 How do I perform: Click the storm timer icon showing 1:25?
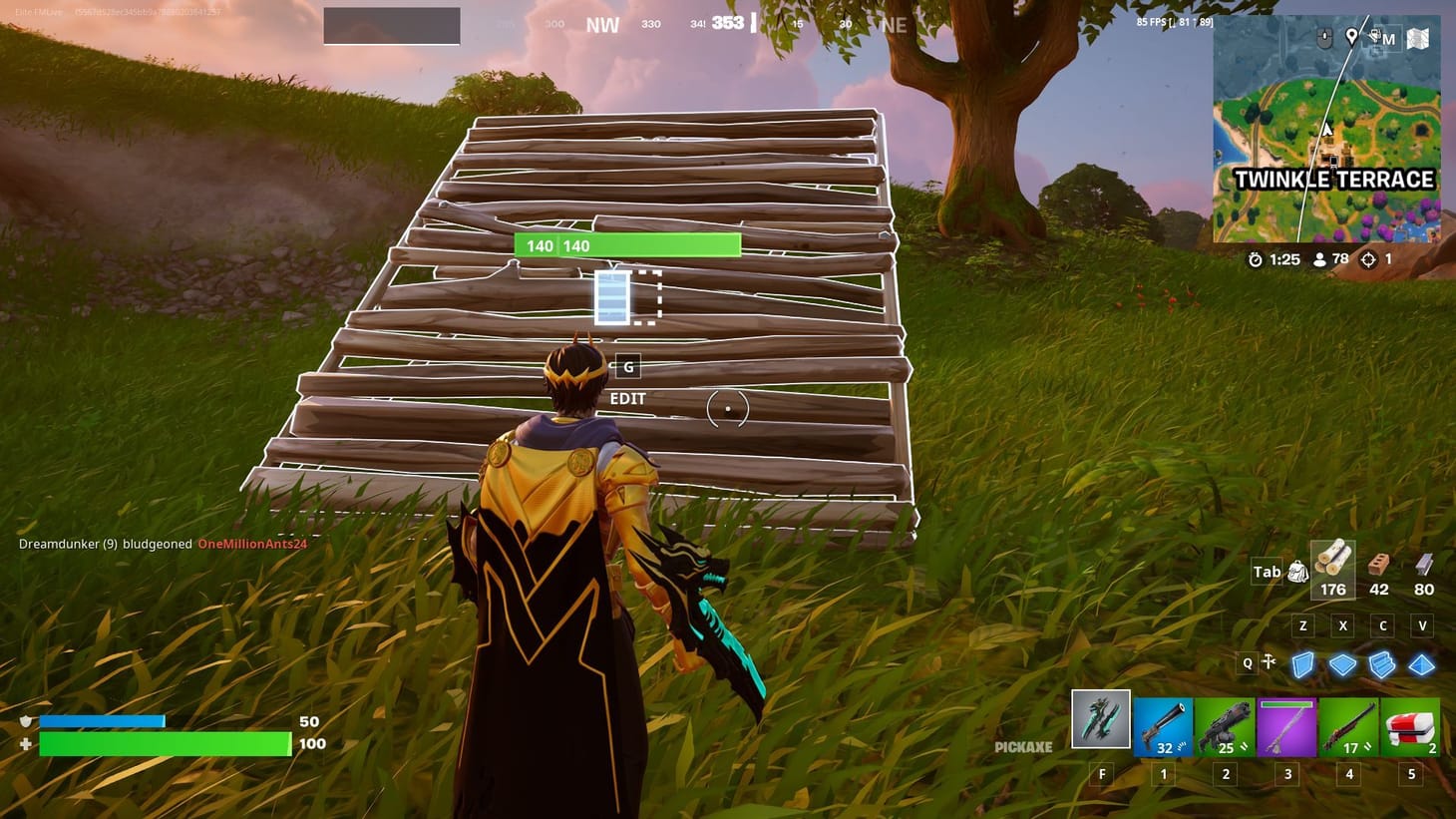pos(1255,259)
